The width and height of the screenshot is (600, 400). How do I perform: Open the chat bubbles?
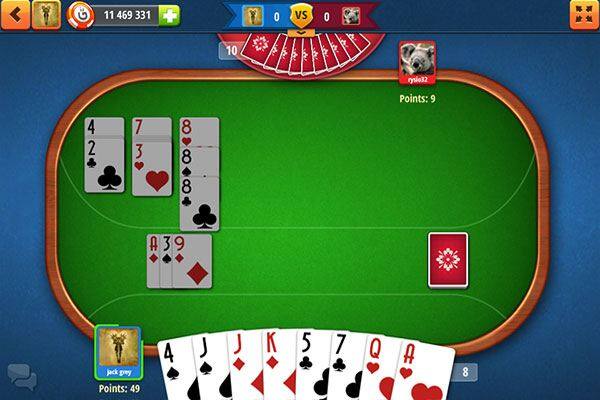click(21, 374)
